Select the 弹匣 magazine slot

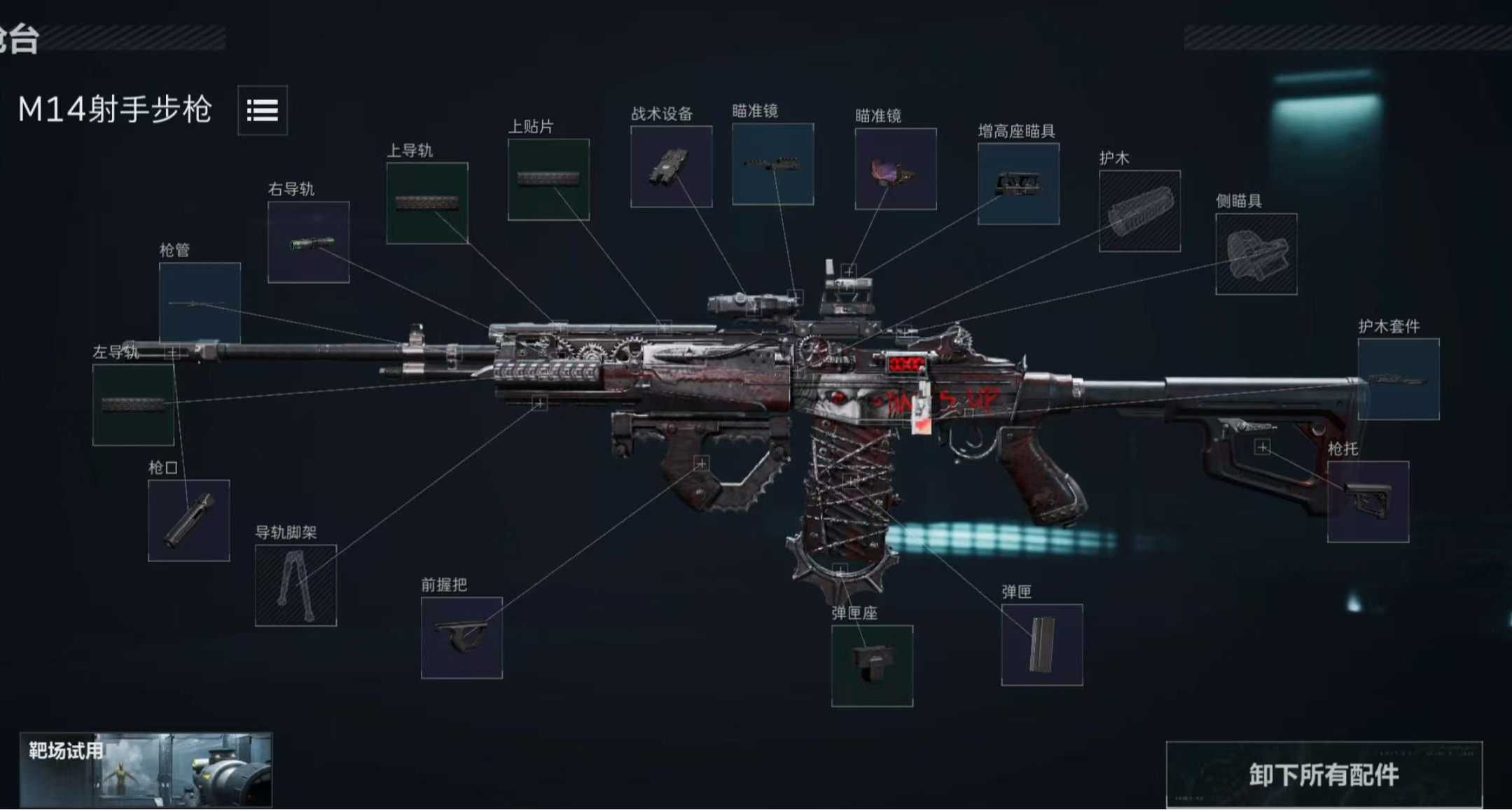[1041, 645]
